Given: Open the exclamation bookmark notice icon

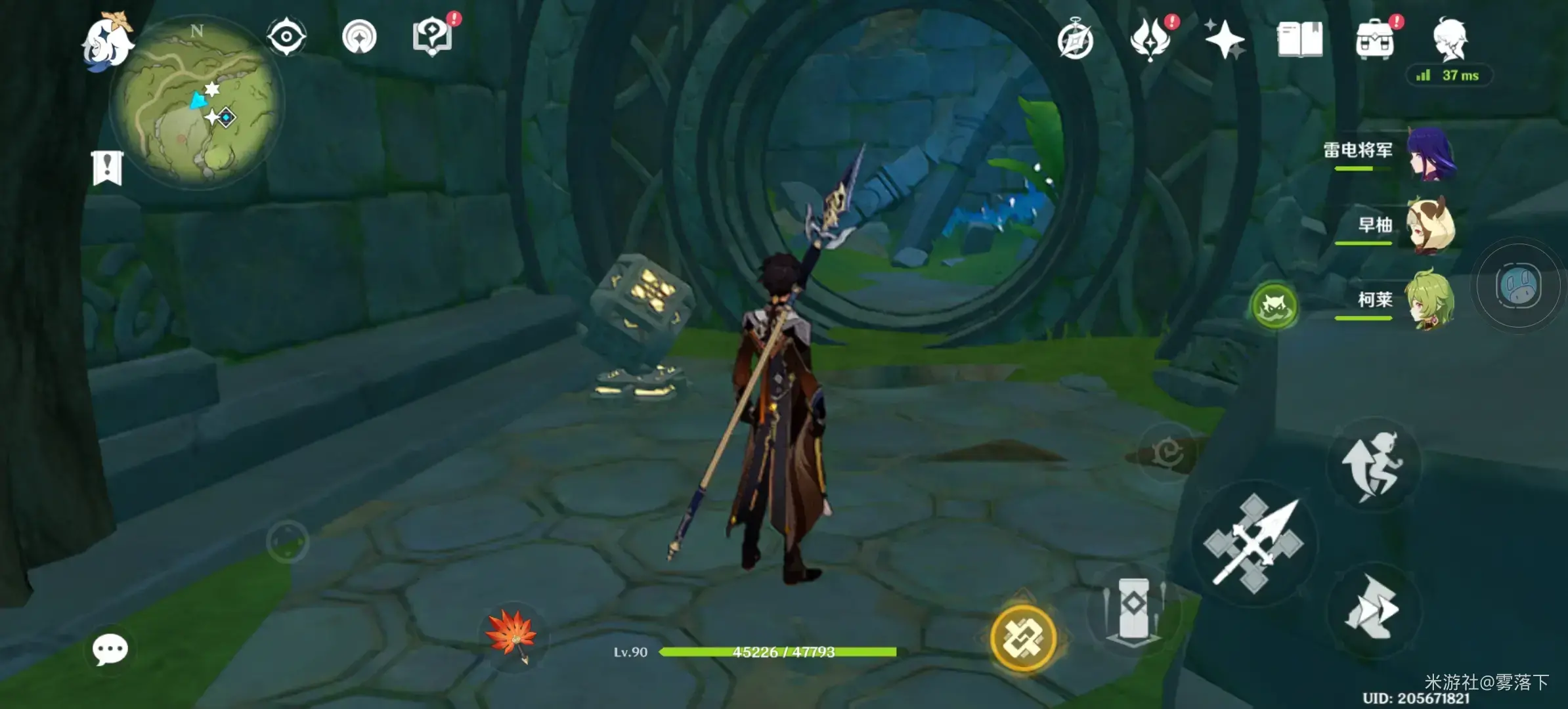Looking at the screenshot, I should coord(108,167).
